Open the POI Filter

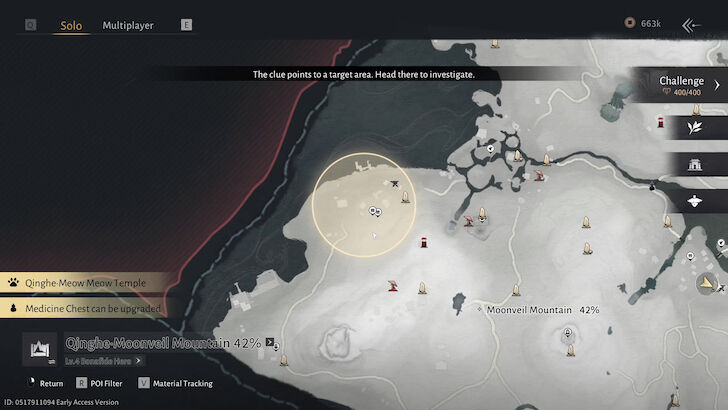pos(108,383)
